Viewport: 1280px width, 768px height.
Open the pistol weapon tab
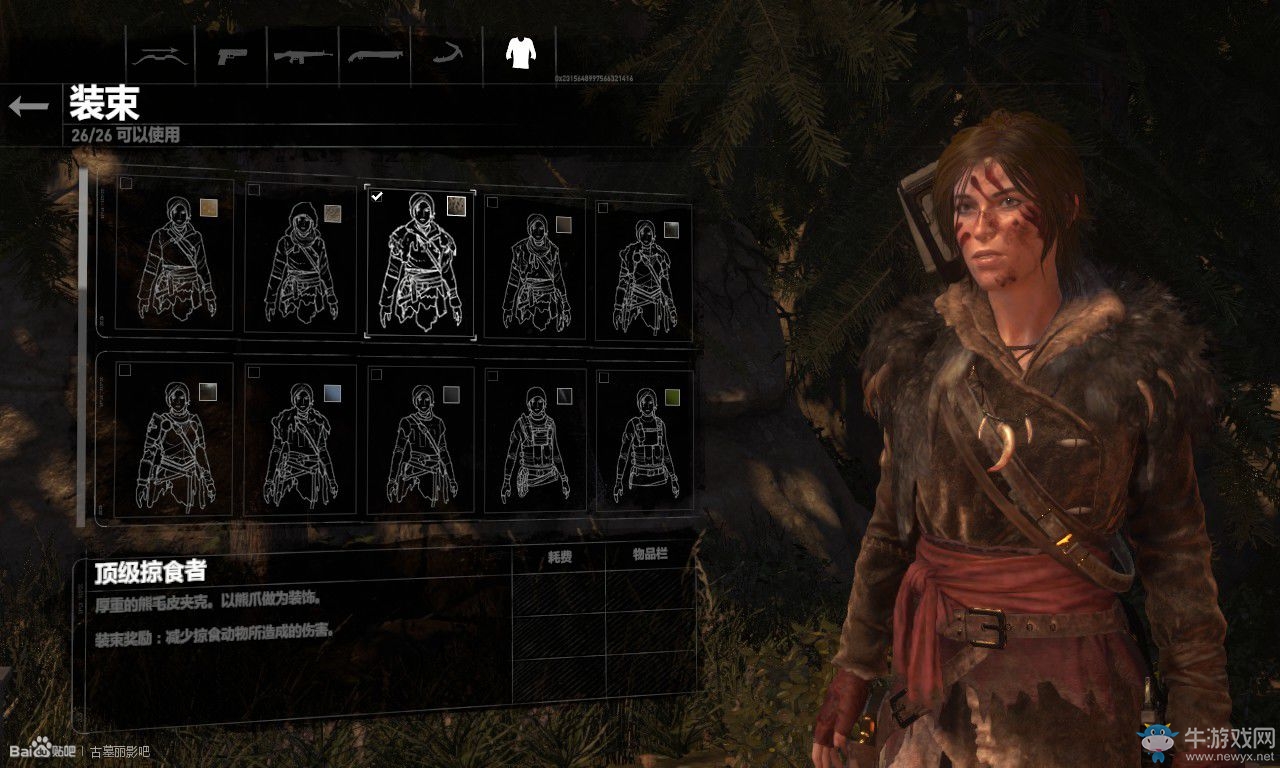pyautogui.click(x=232, y=55)
